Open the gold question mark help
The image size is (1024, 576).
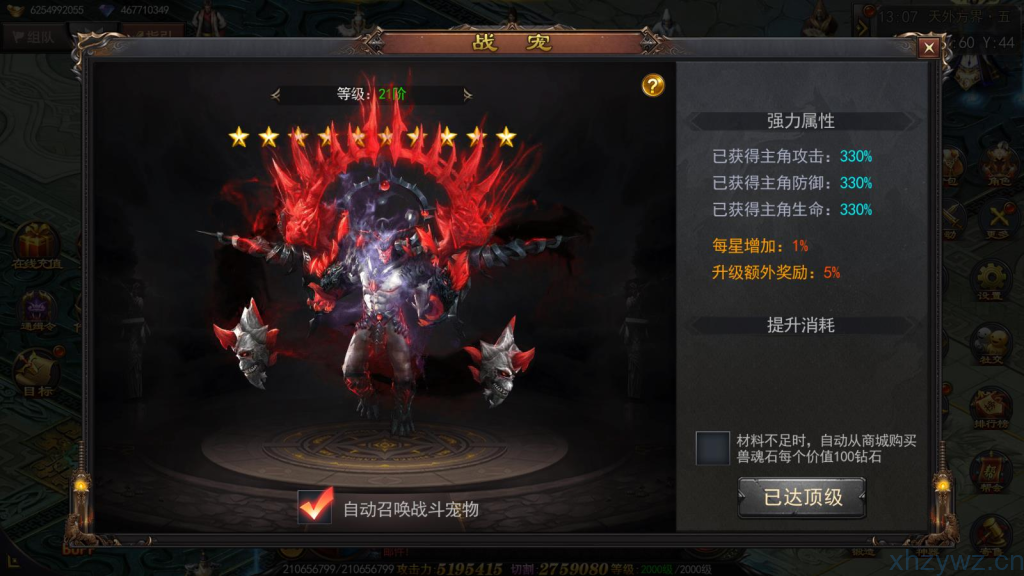pyautogui.click(x=653, y=86)
